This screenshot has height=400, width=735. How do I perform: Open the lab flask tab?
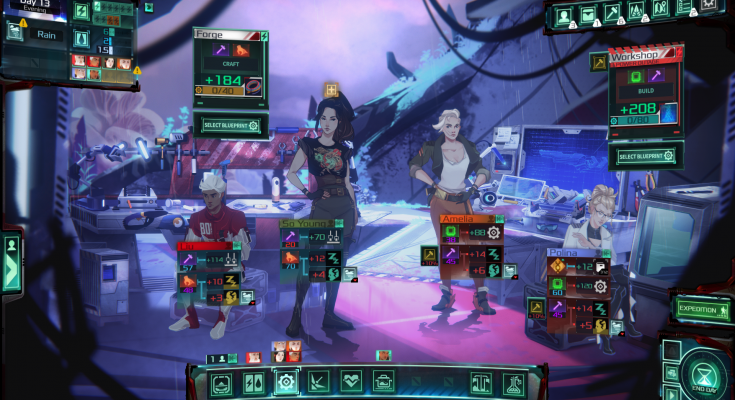click(513, 382)
